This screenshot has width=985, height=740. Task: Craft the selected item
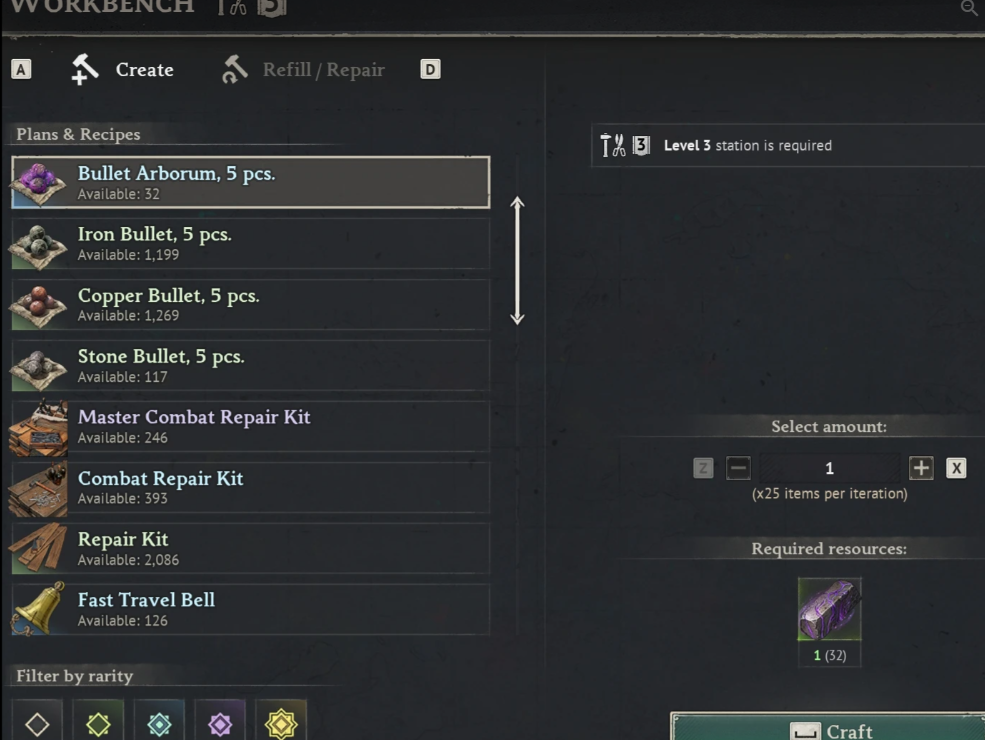[828, 729]
